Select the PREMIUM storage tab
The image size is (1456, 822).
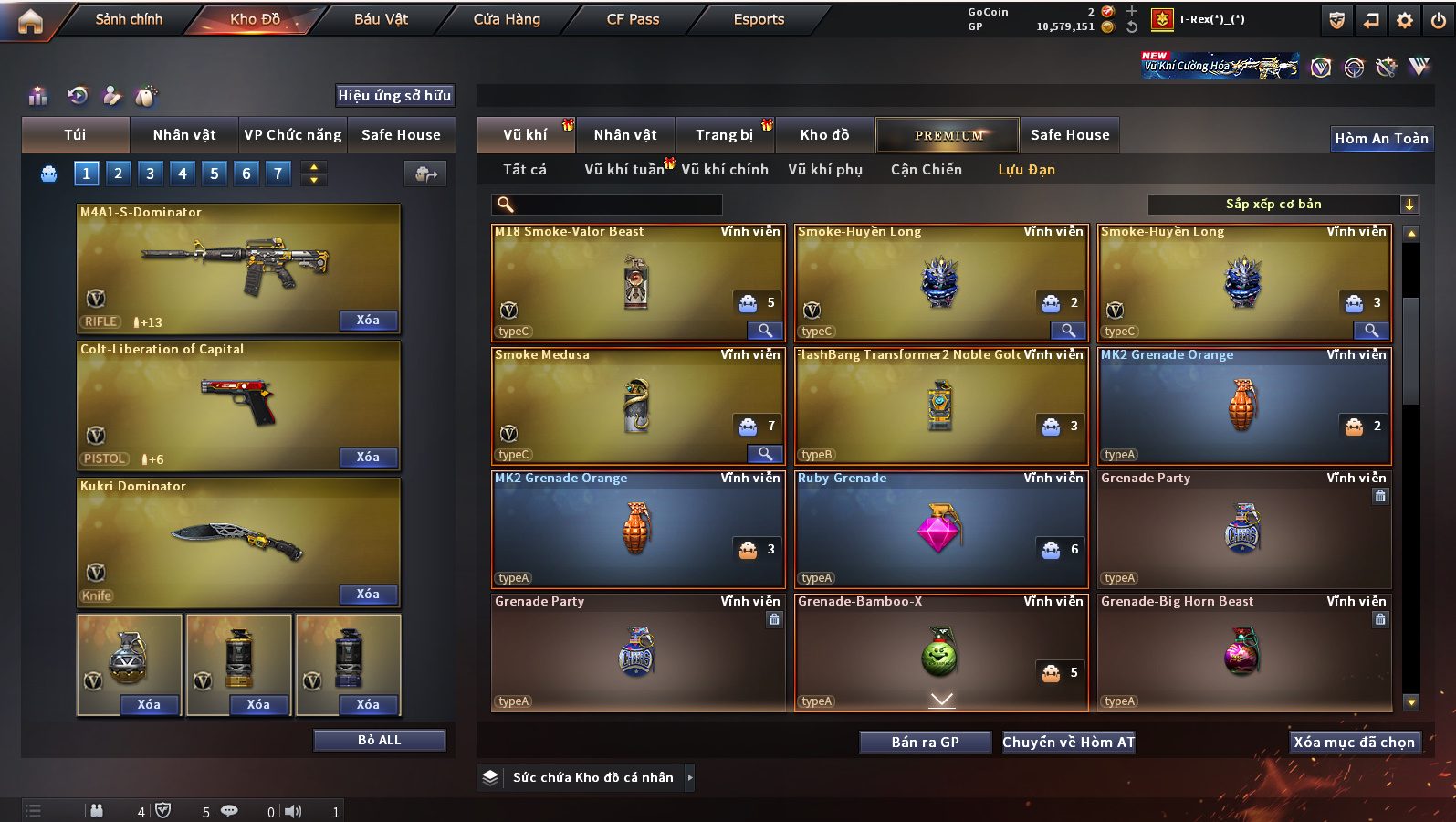[x=948, y=135]
